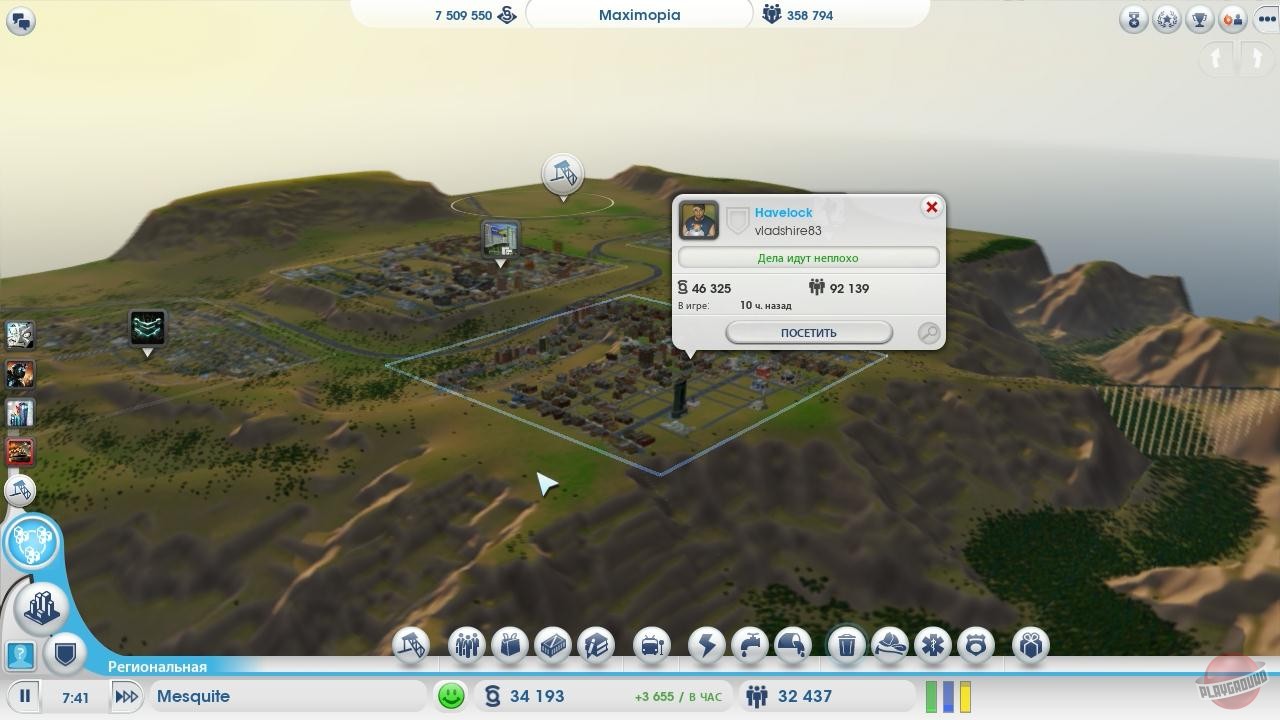Select the water supply faucet icon
The height and width of the screenshot is (720, 1280).
[x=751, y=645]
